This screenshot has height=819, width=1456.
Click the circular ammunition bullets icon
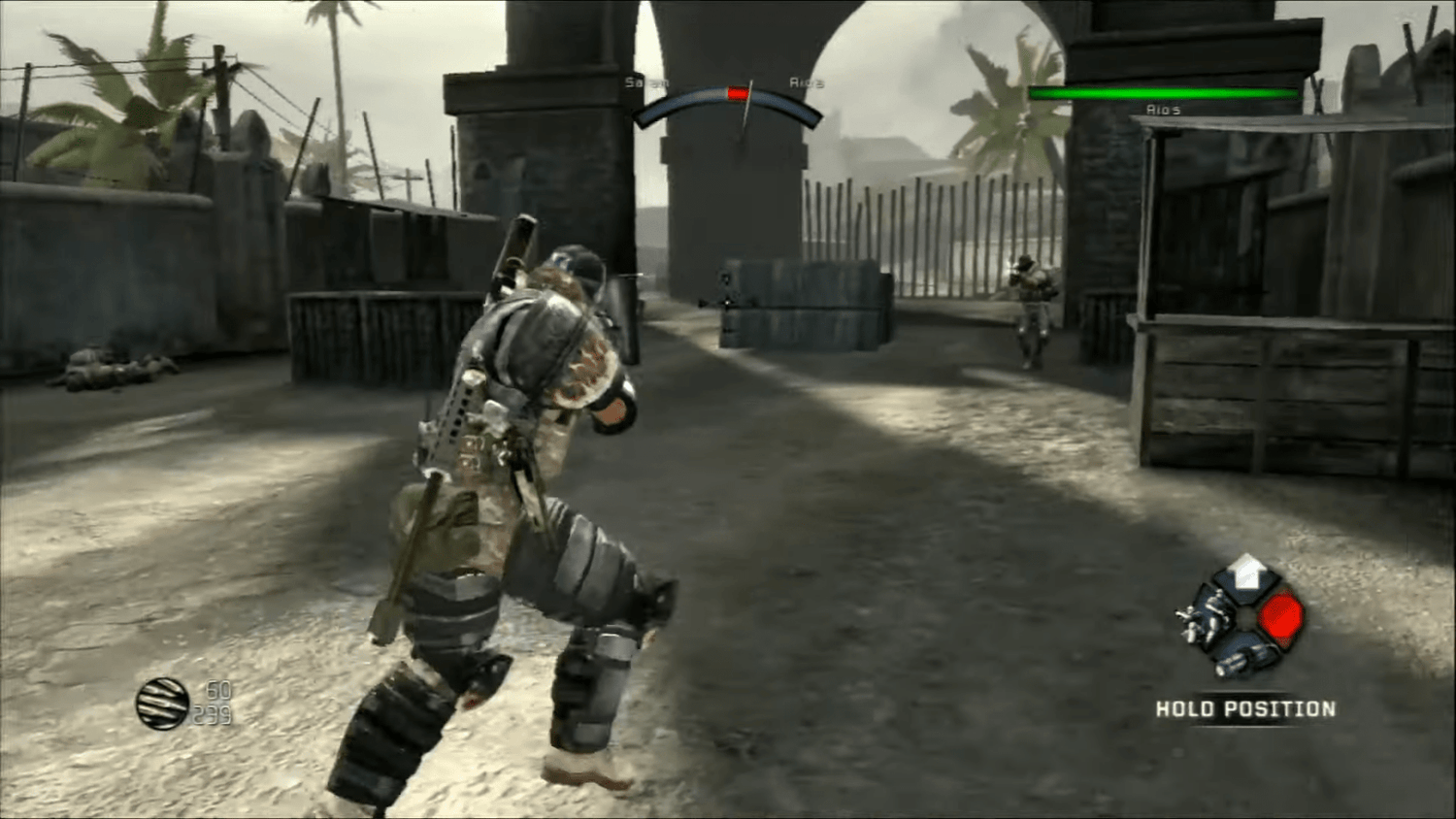click(x=161, y=704)
